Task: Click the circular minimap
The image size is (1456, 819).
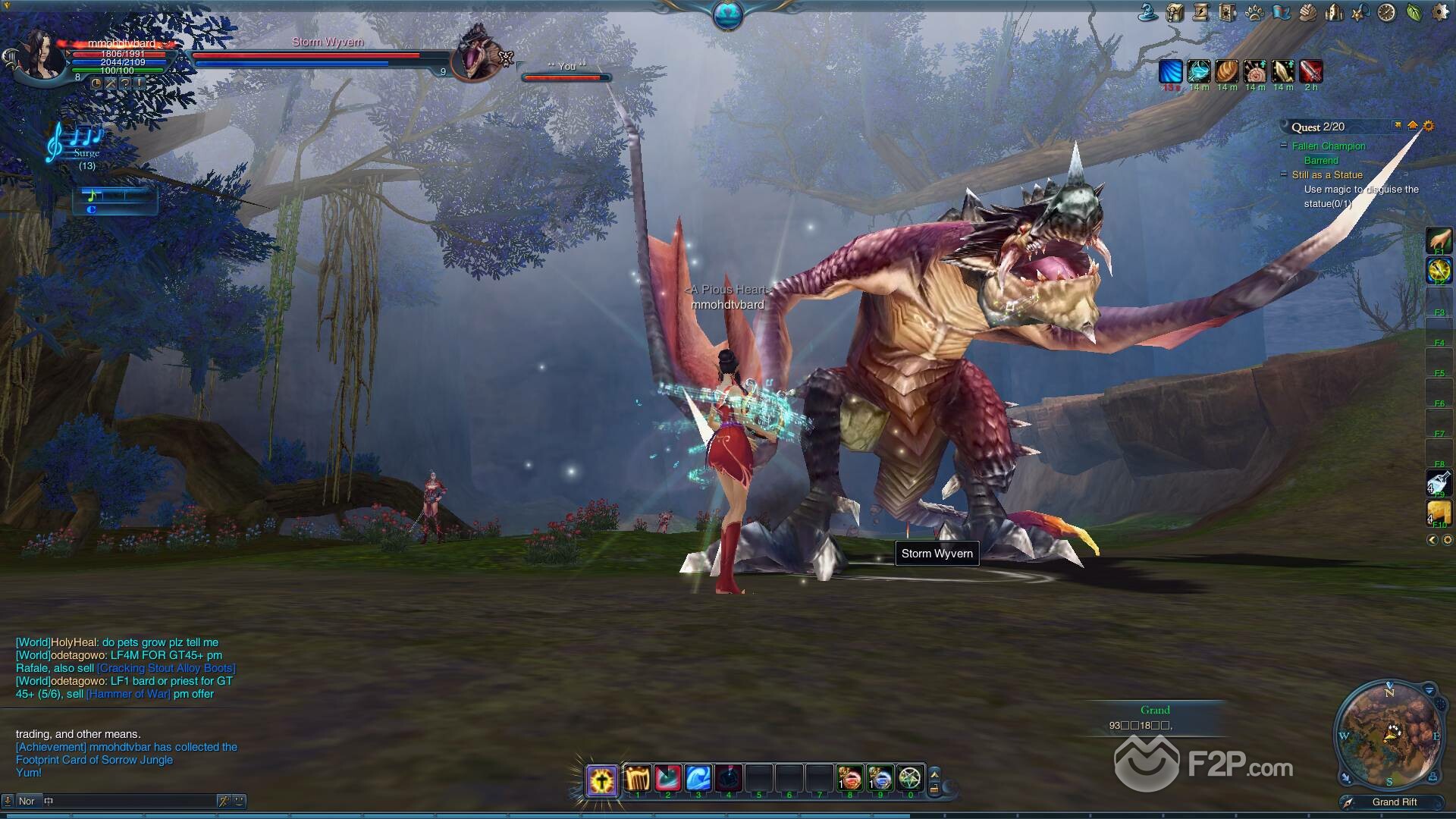Action: [1389, 734]
